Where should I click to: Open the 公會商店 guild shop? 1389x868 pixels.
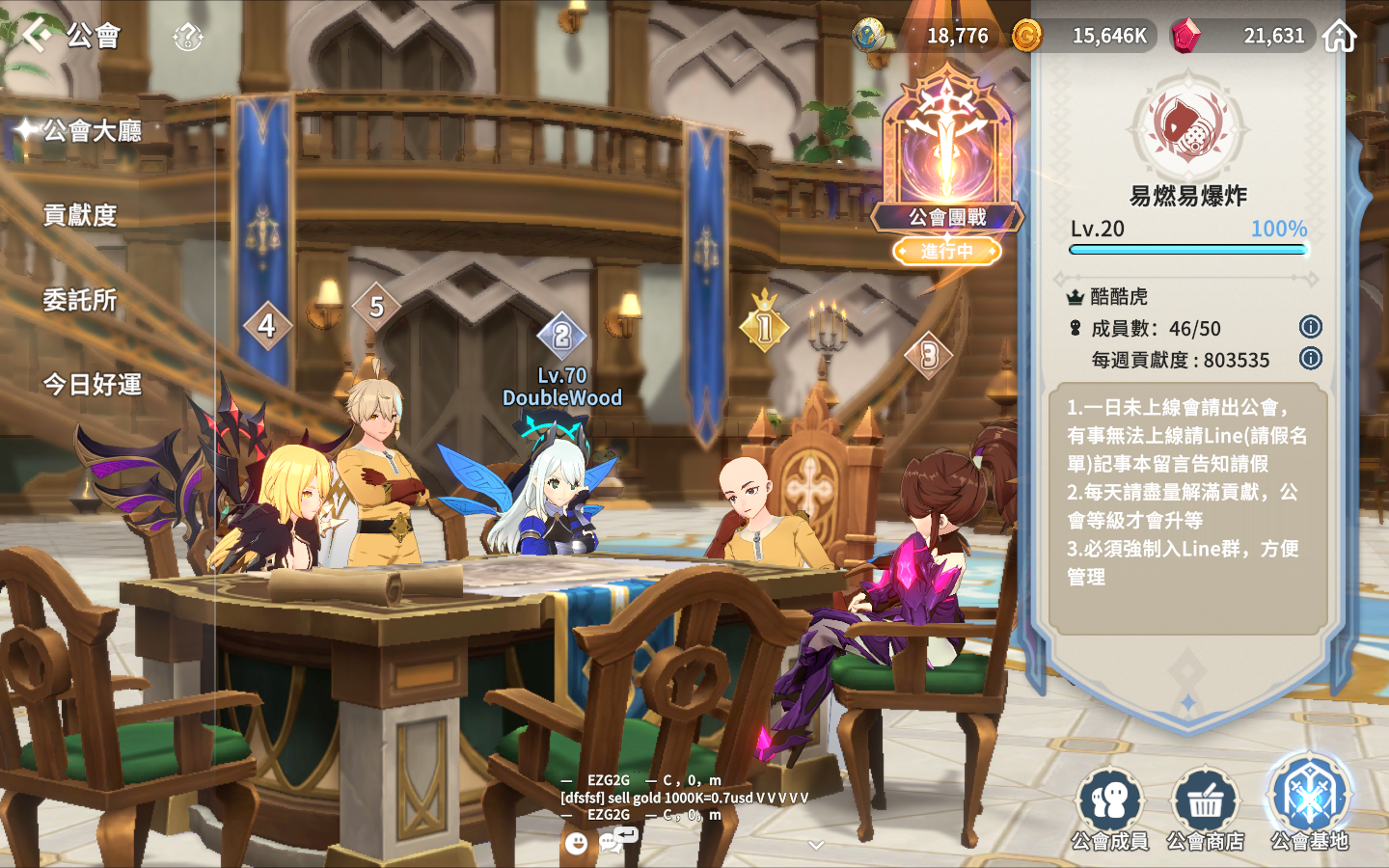(x=1205, y=810)
